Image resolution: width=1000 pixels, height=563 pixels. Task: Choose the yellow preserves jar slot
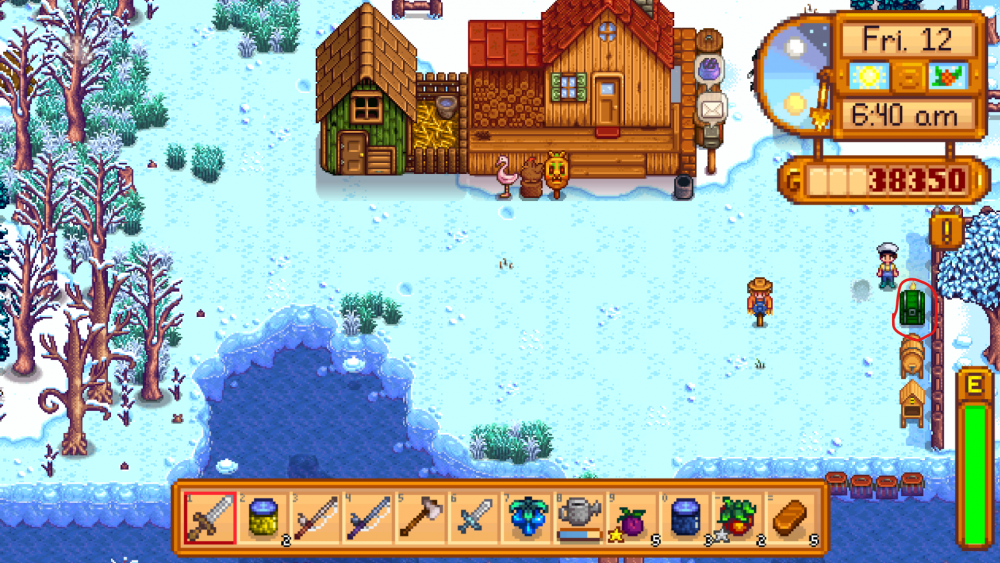tap(262, 518)
